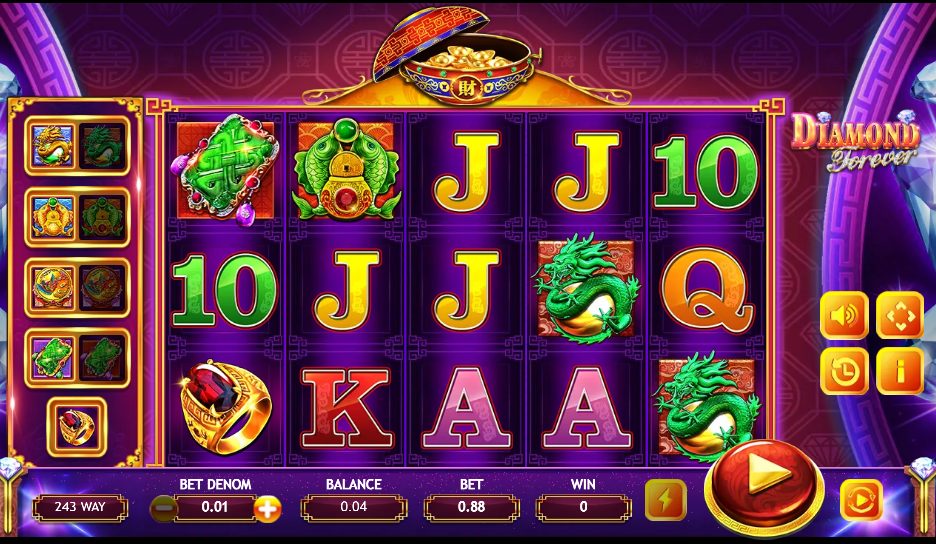Increase the bet denom with plus button
Image resolution: width=936 pixels, height=544 pixels.
pyautogui.click(x=267, y=508)
